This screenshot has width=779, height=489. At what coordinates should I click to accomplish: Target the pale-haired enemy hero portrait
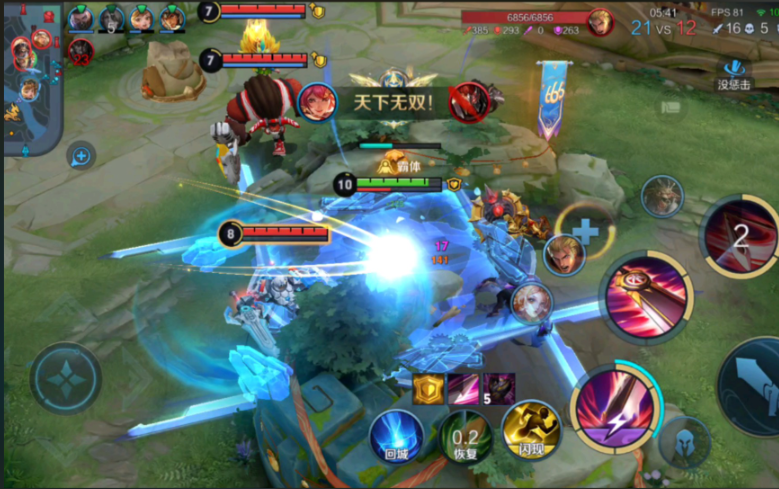(x=531, y=302)
